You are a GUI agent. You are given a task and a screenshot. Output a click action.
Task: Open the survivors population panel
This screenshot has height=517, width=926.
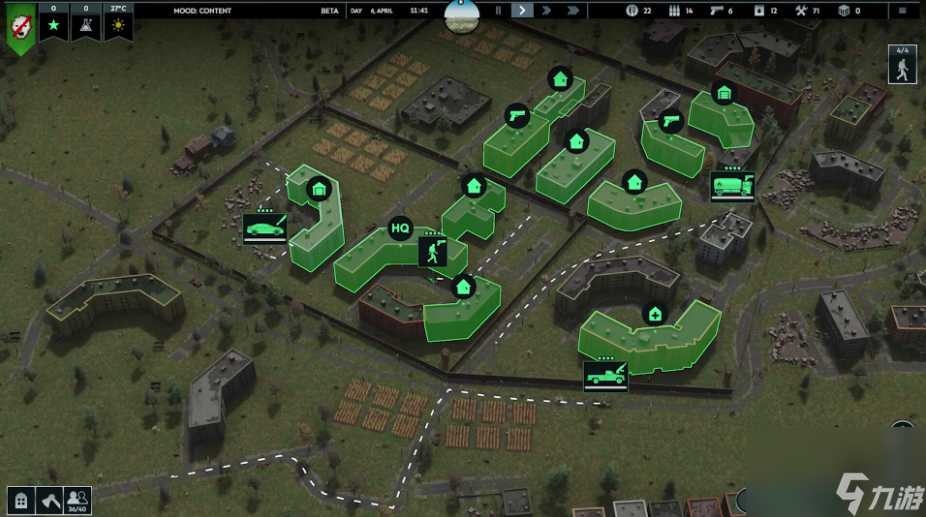pos(78,499)
